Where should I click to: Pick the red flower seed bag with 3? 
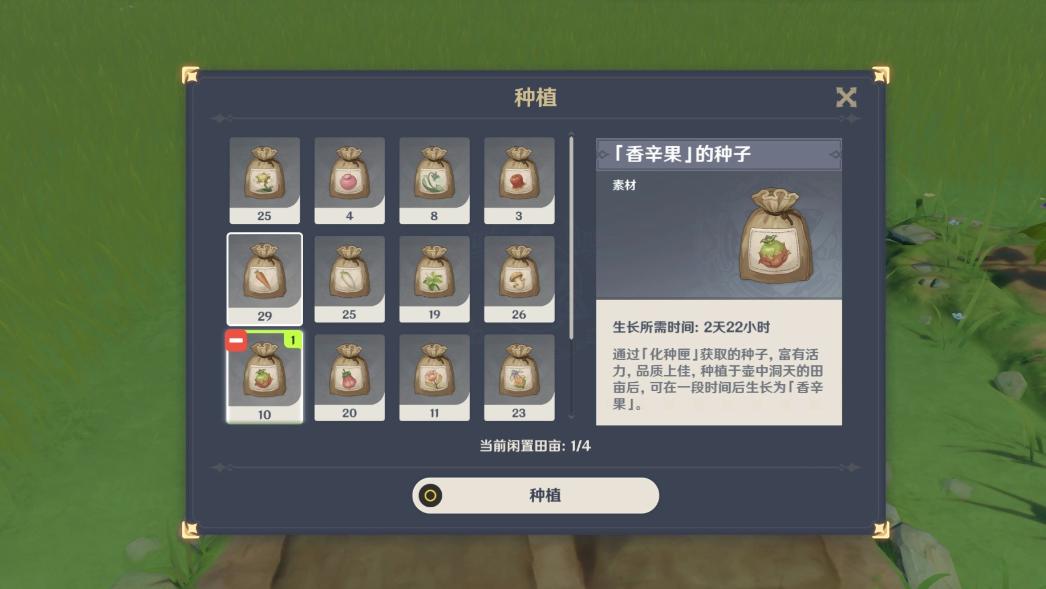[x=519, y=176]
